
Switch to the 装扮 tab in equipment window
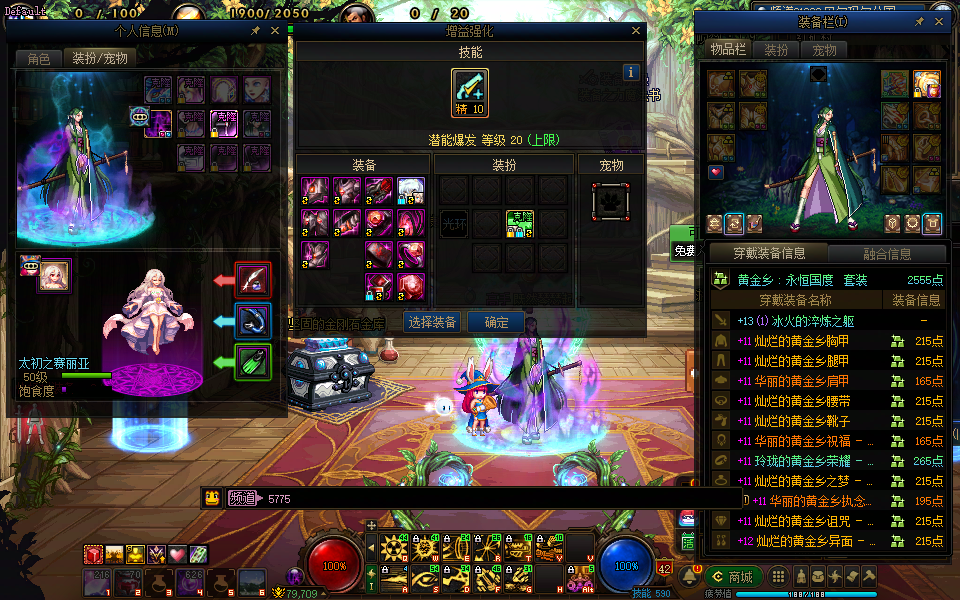776,49
